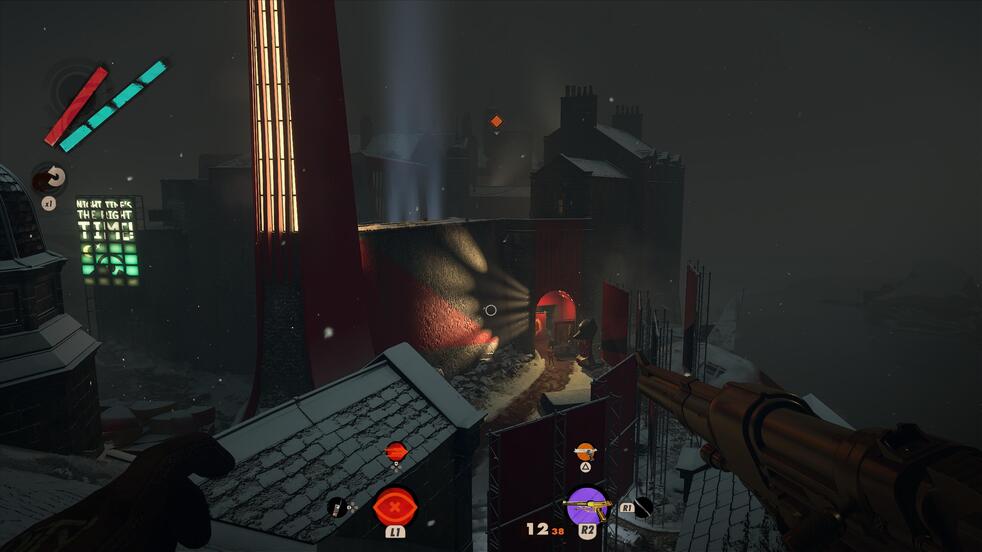Click the Reprise rewind icon
This screenshot has height=552, width=982.
pyautogui.click(x=49, y=178)
